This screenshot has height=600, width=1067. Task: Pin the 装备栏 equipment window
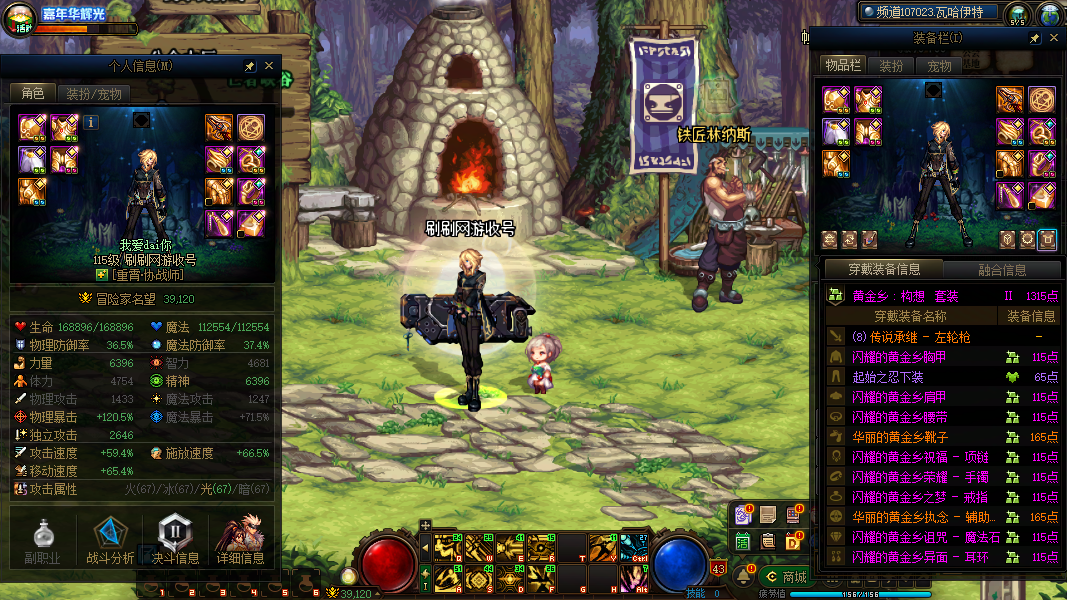point(1035,38)
